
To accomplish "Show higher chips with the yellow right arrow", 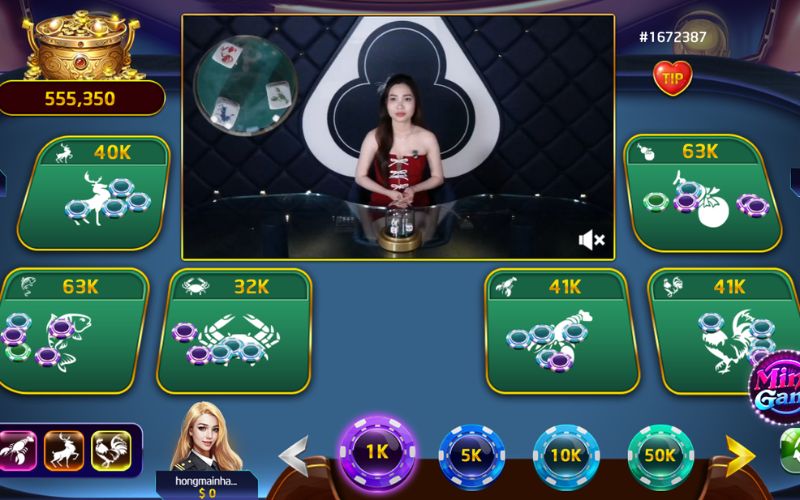I will coord(740,456).
